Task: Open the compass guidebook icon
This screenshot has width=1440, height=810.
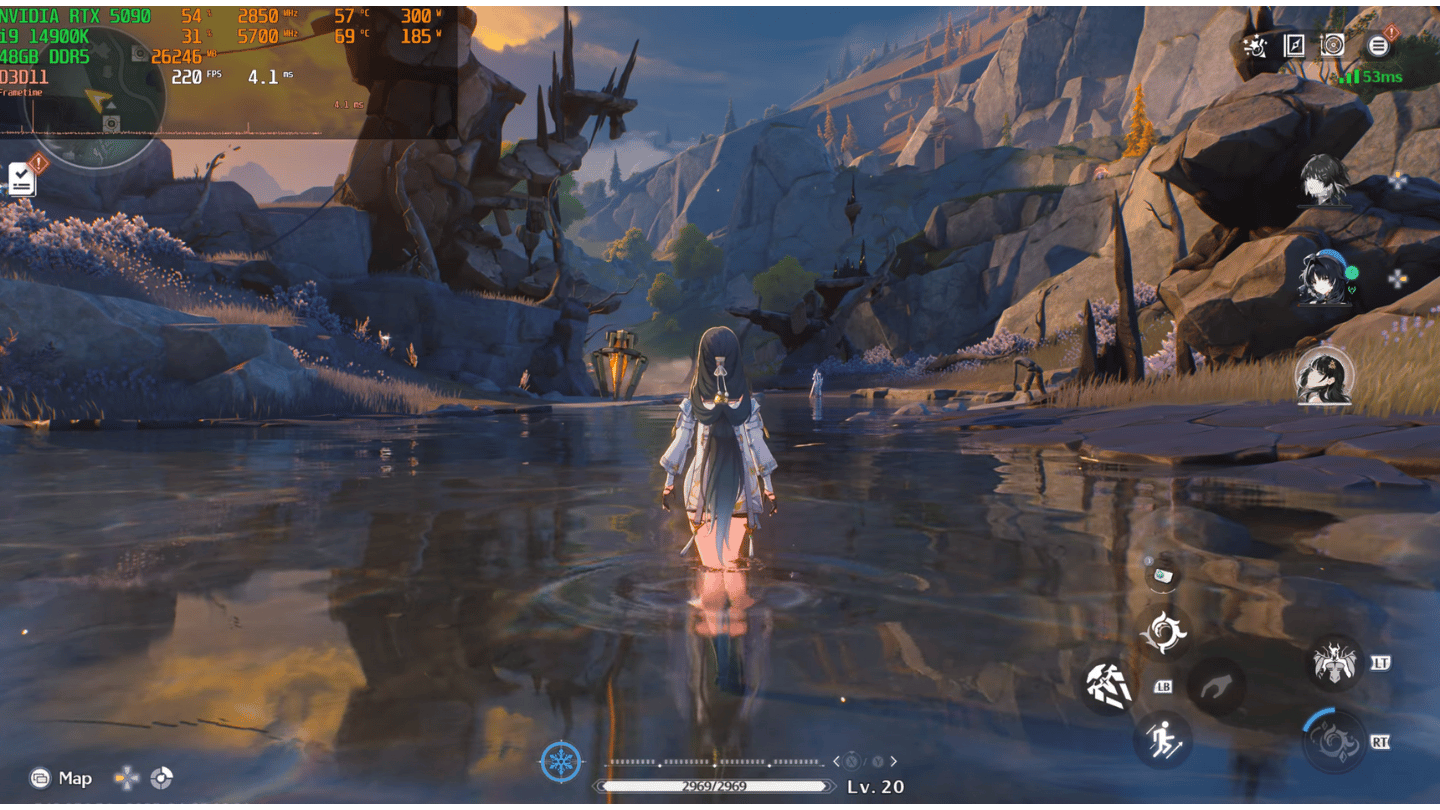Action: [1294, 45]
